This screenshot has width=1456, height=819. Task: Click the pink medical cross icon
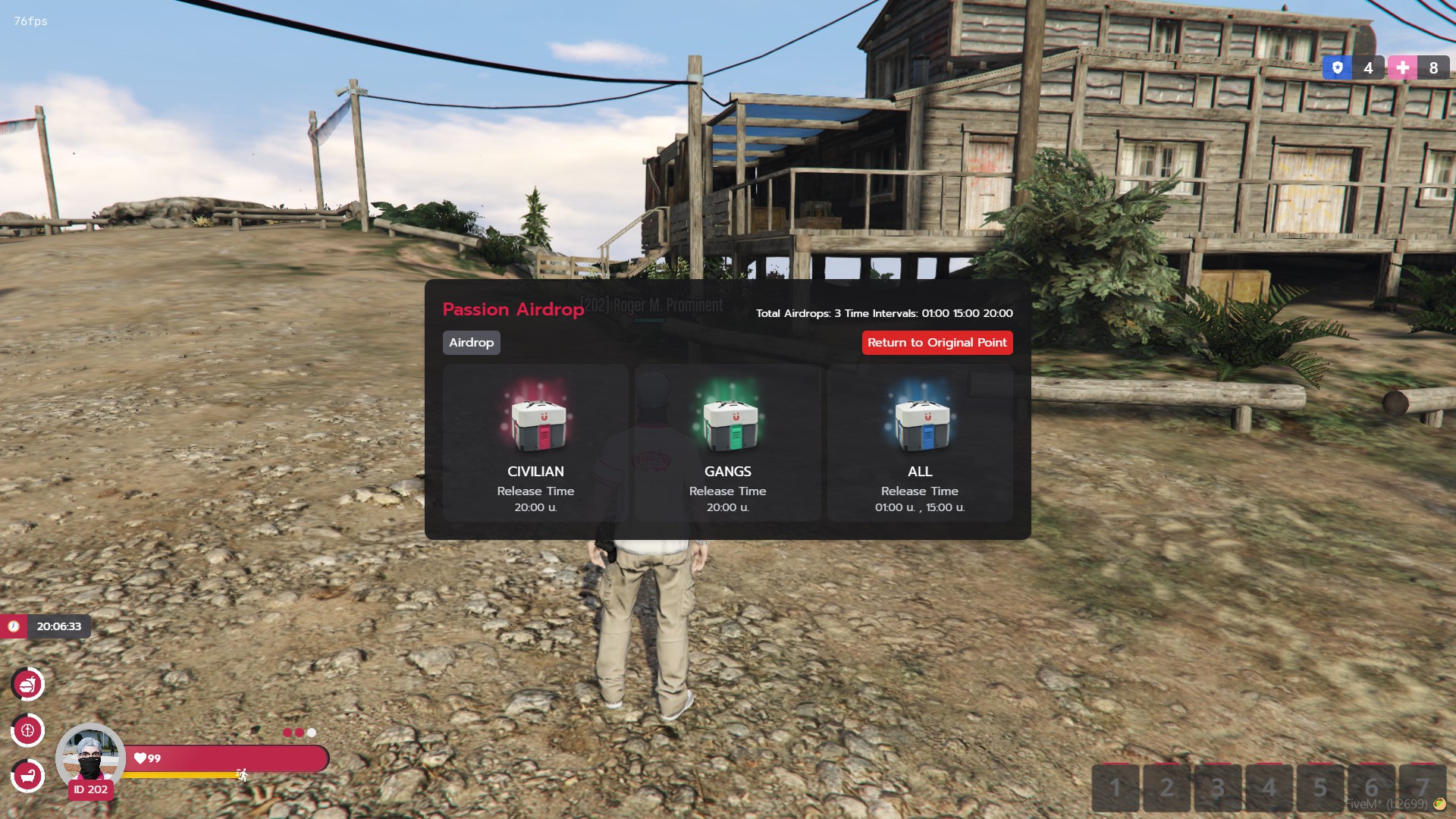[1402, 68]
